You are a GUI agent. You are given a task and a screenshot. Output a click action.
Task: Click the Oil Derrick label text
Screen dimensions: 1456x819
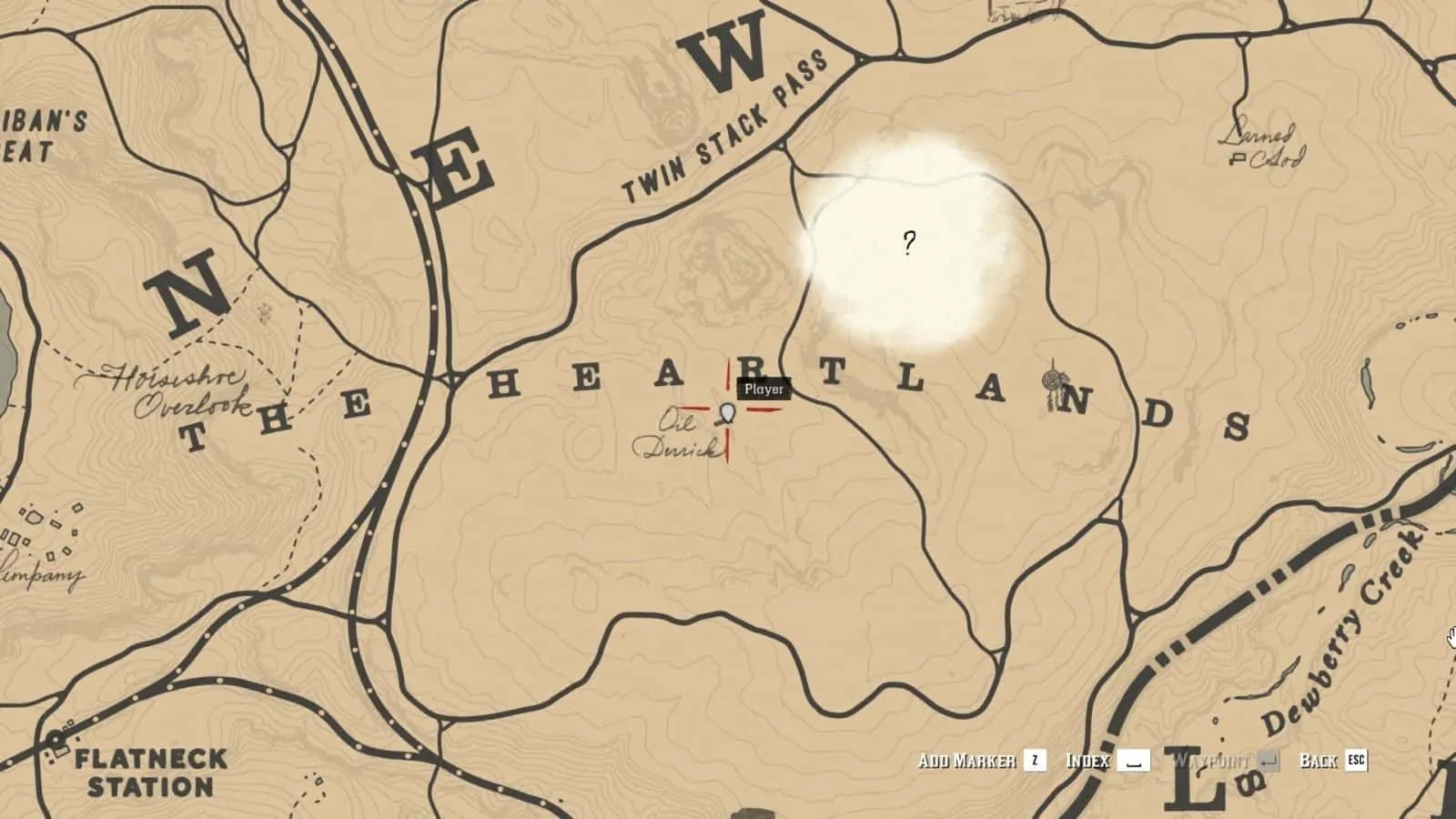[x=675, y=435]
